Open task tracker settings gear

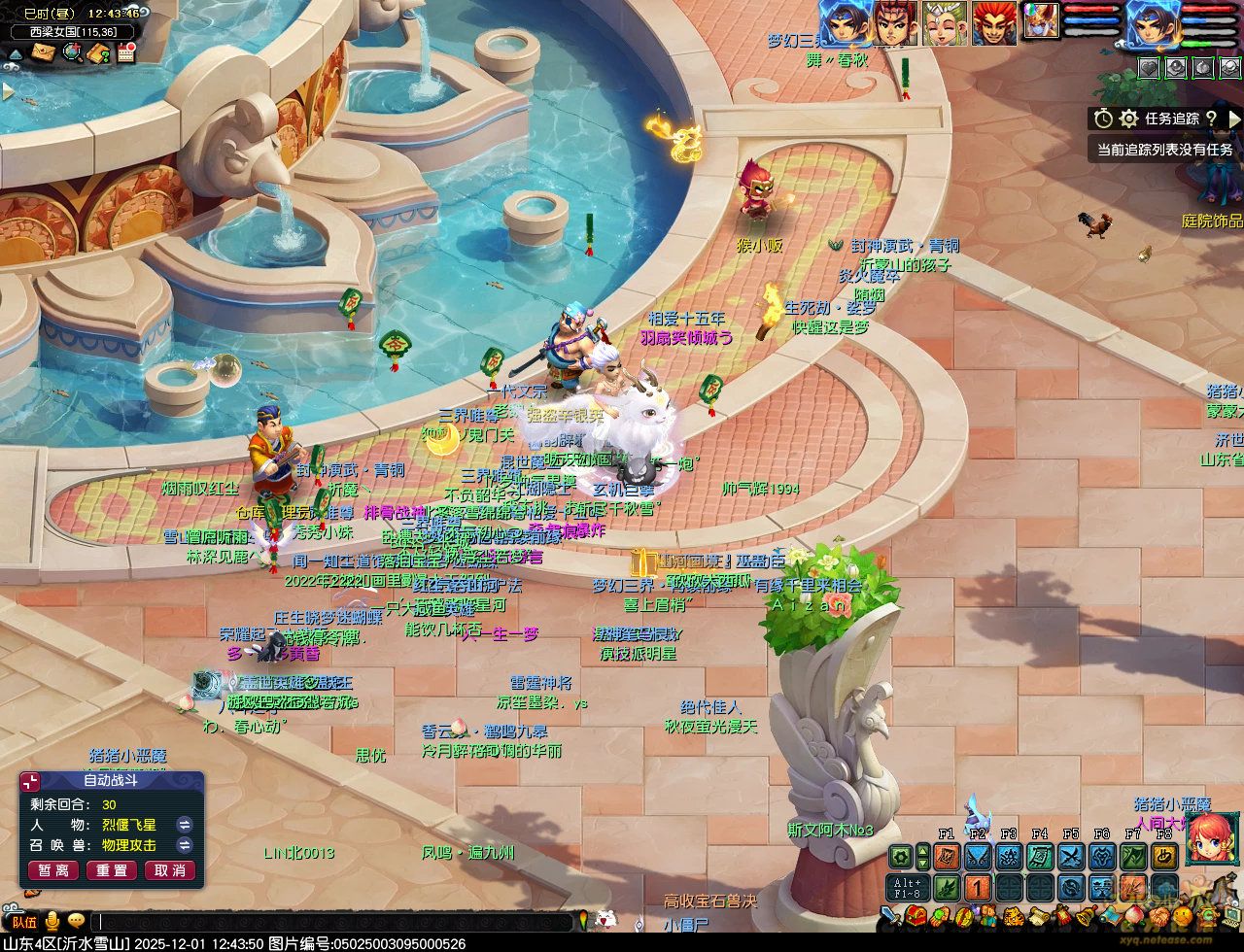(x=1128, y=119)
